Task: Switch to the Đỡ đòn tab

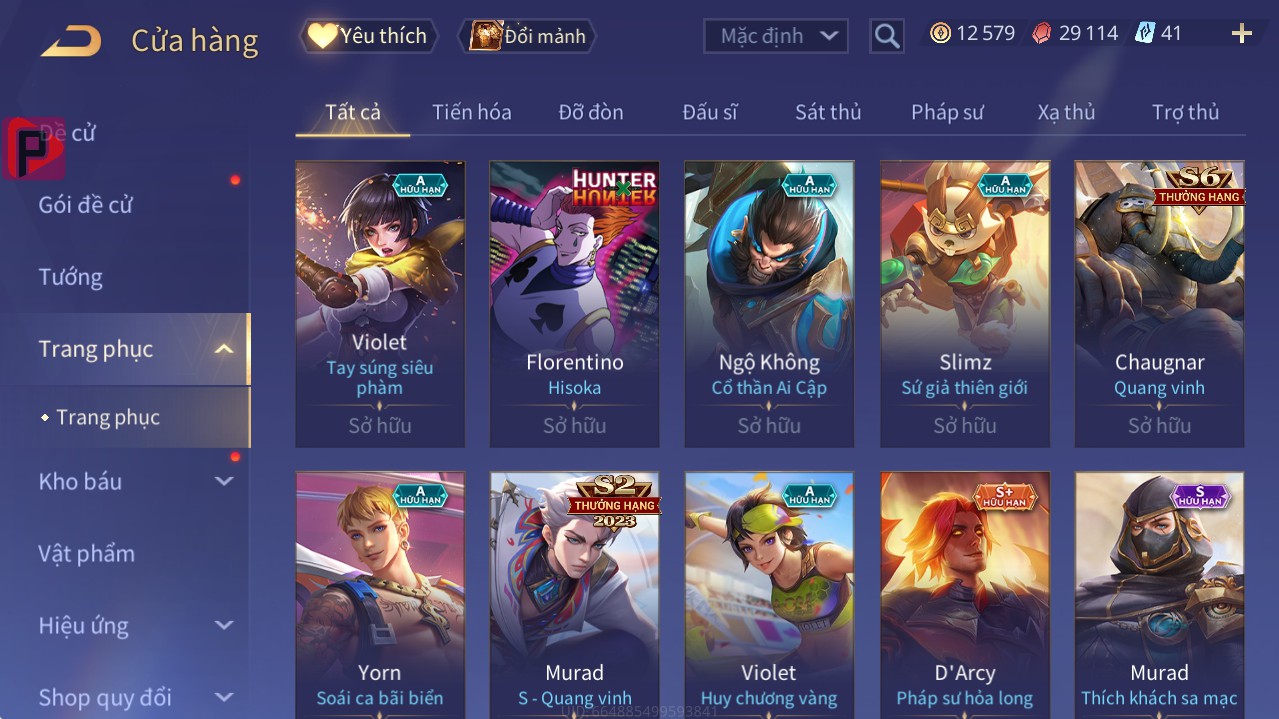Action: [590, 112]
